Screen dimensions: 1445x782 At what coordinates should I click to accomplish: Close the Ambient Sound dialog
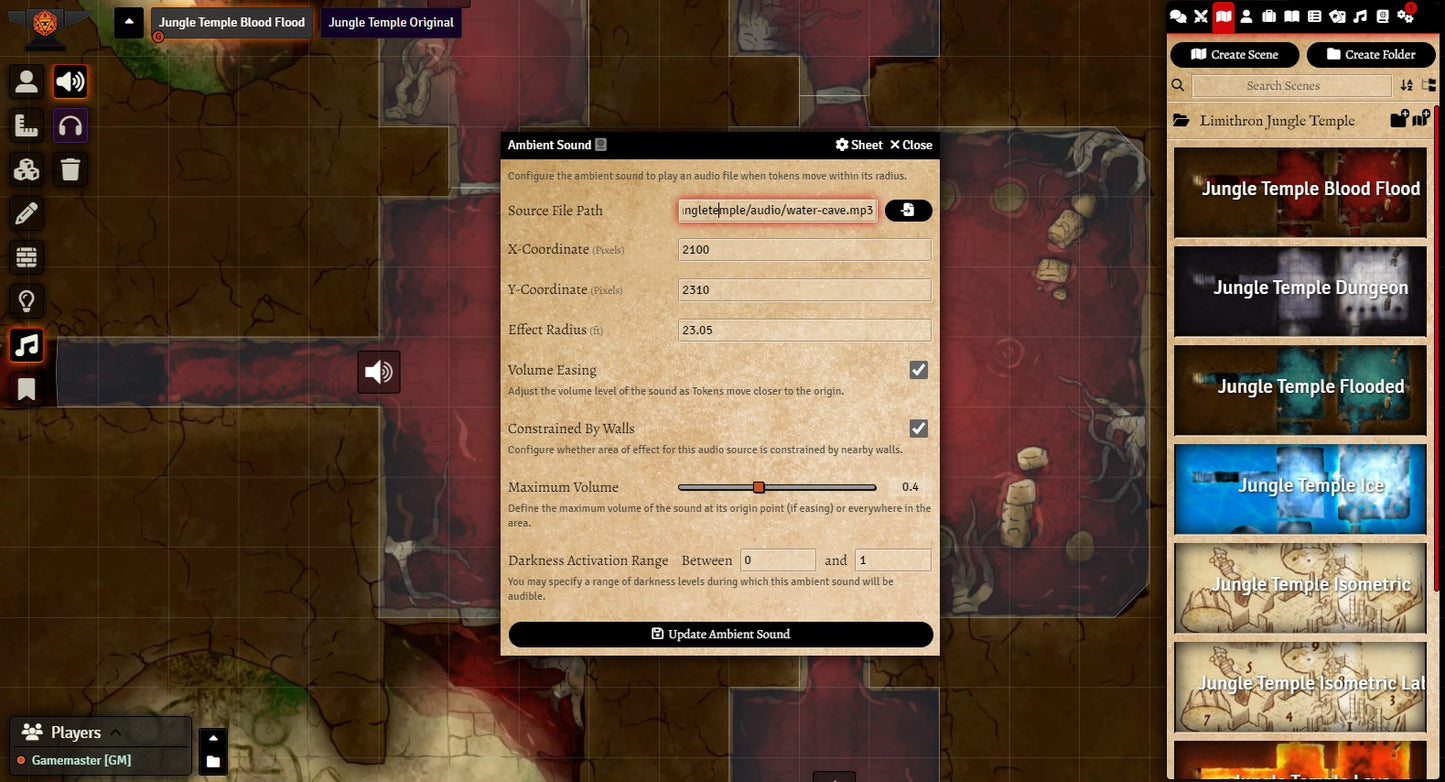911,145
